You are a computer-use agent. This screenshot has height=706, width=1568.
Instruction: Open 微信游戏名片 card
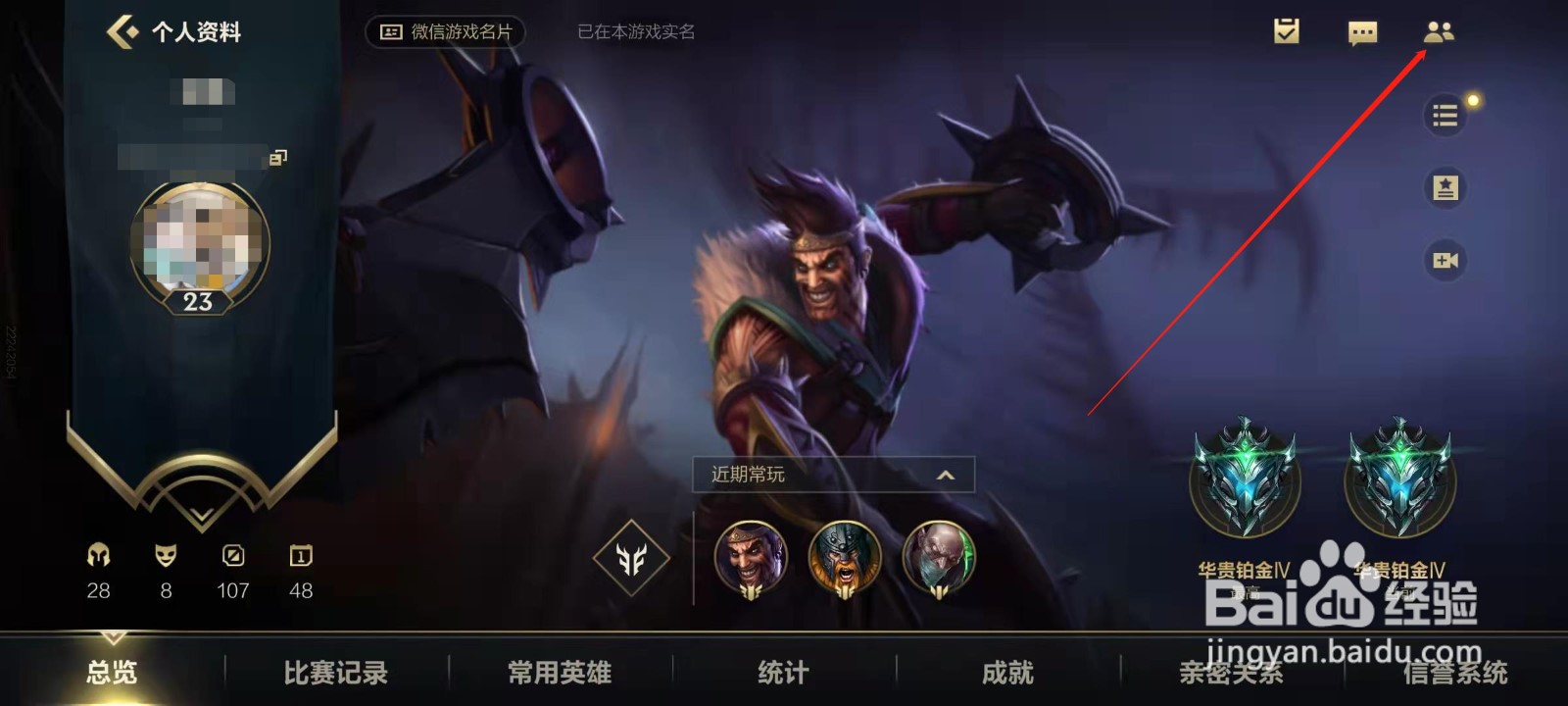pos(449,30)
